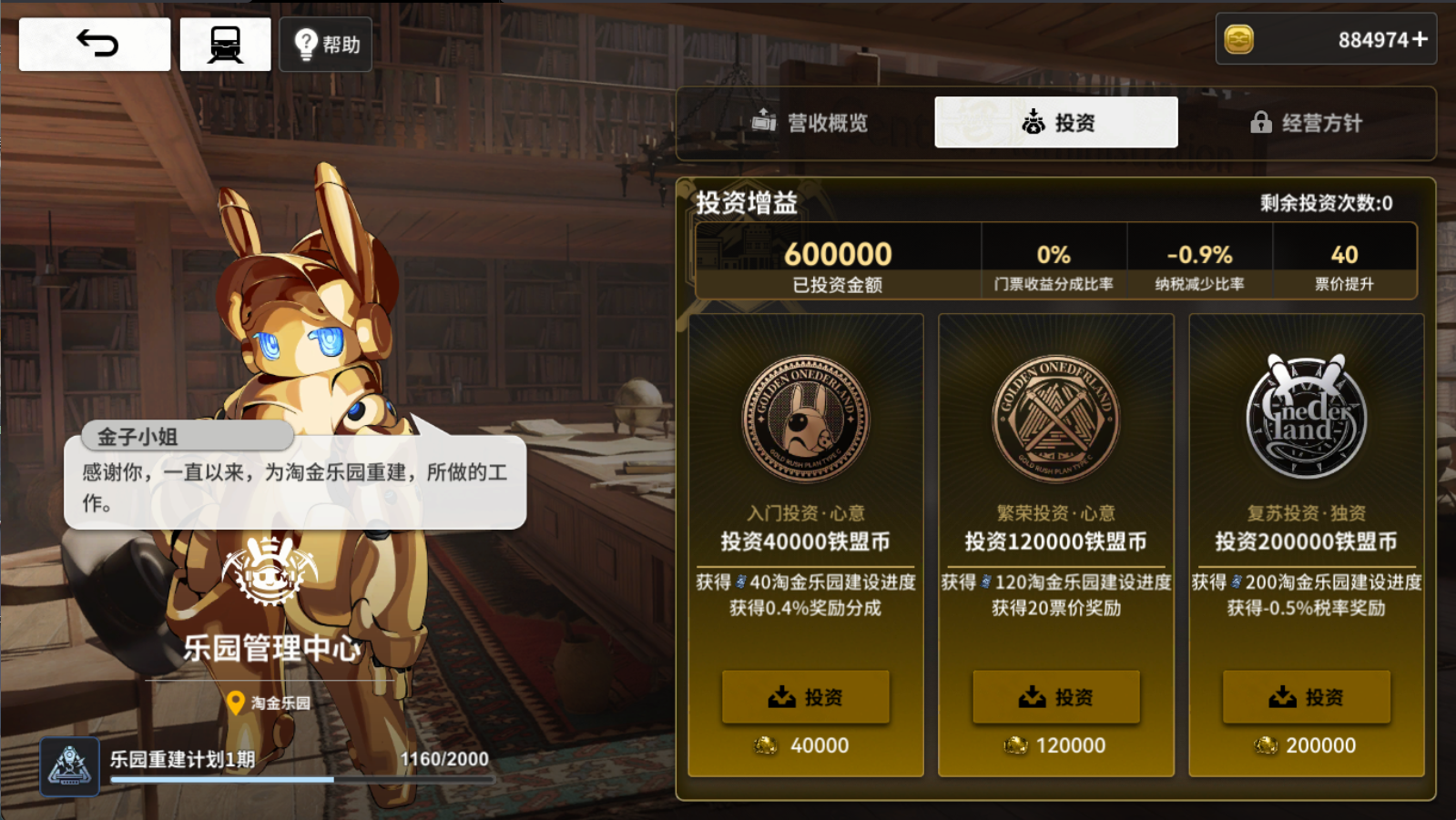Click the coin icon beside 200000 cost
Viewport: 1456px width, 820px height.
coord(1266,744)
